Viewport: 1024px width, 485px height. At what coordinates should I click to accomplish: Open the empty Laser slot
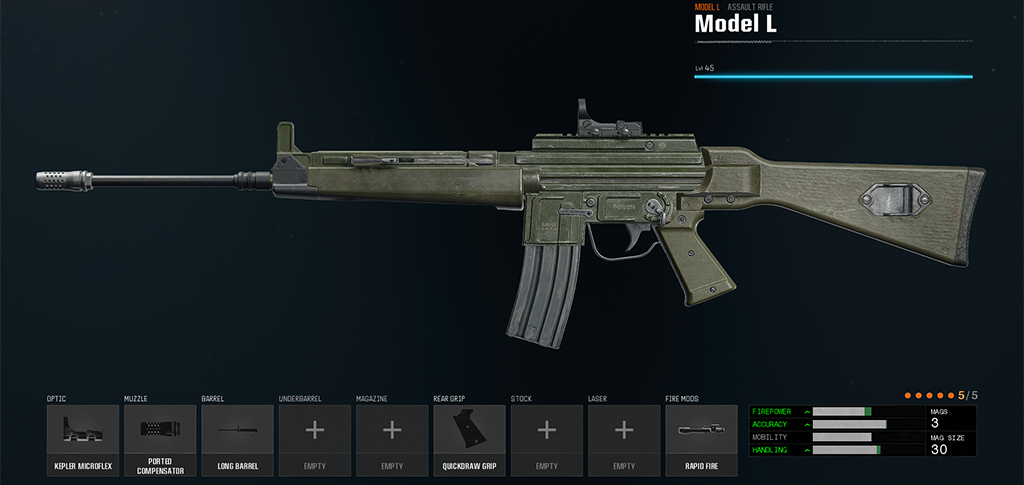pyautogui.click(x=624, y=440)
